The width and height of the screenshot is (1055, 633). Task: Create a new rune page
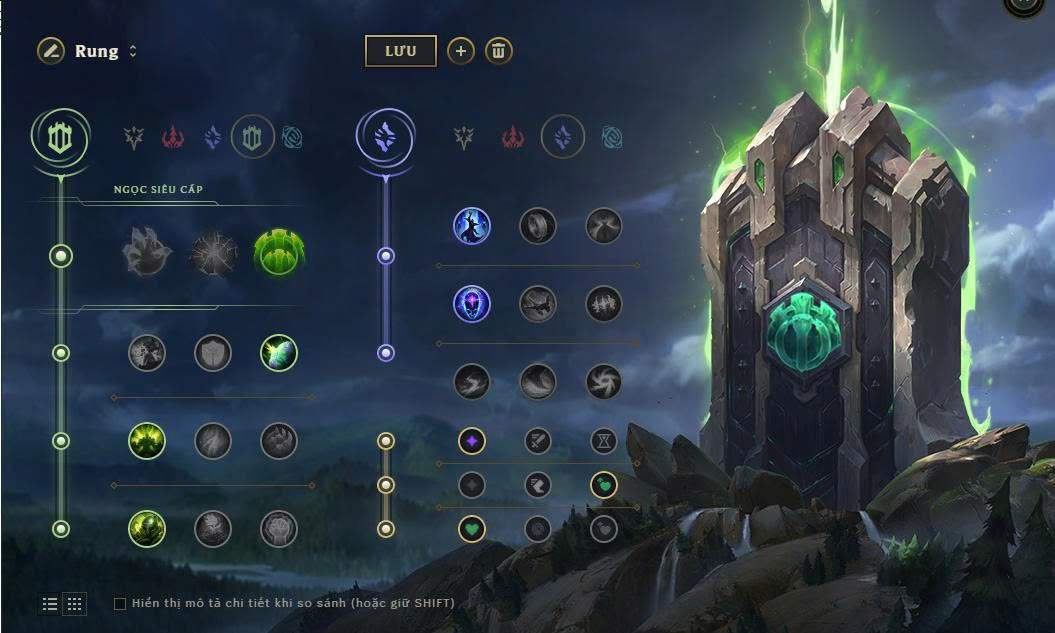pos(460,51)
